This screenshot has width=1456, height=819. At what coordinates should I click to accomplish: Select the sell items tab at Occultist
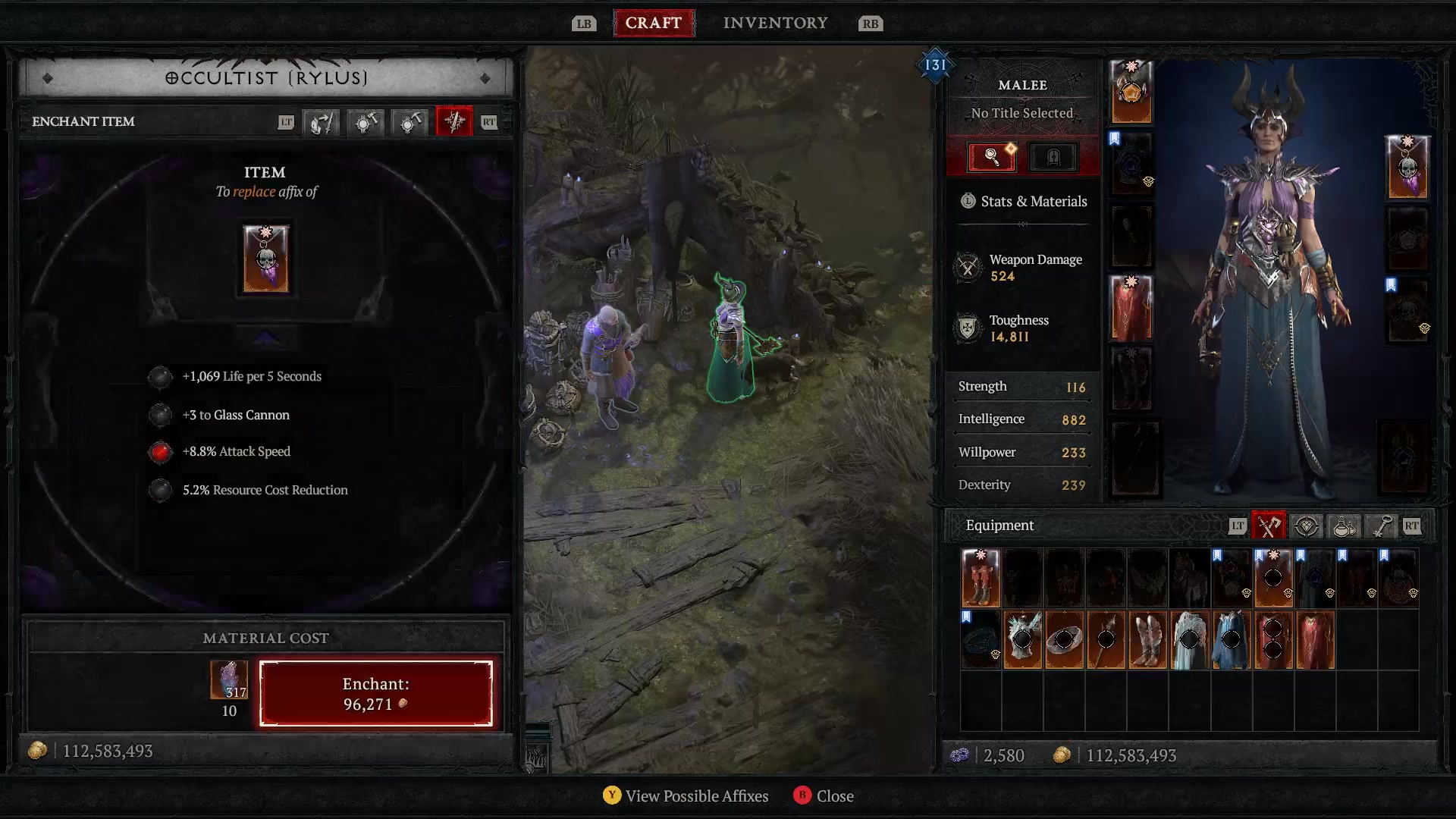[322, 122]
